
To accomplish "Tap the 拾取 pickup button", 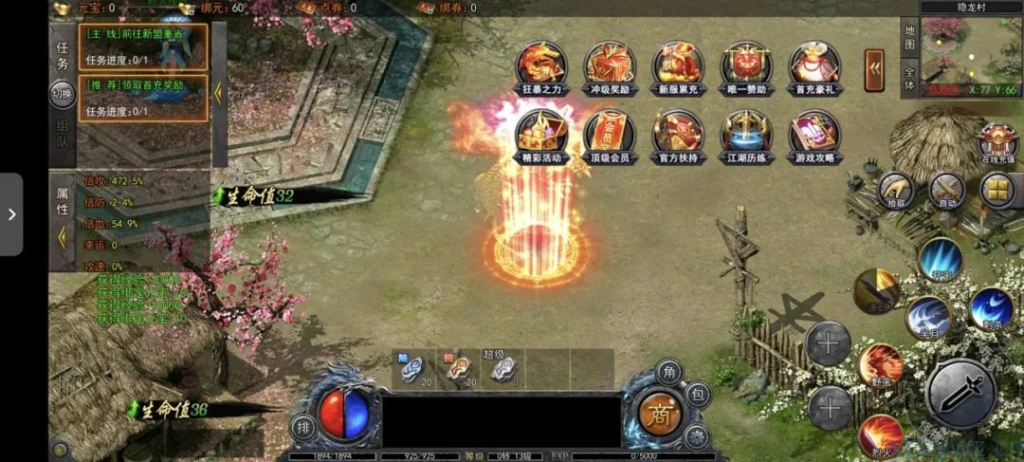I will click(895, 190).
